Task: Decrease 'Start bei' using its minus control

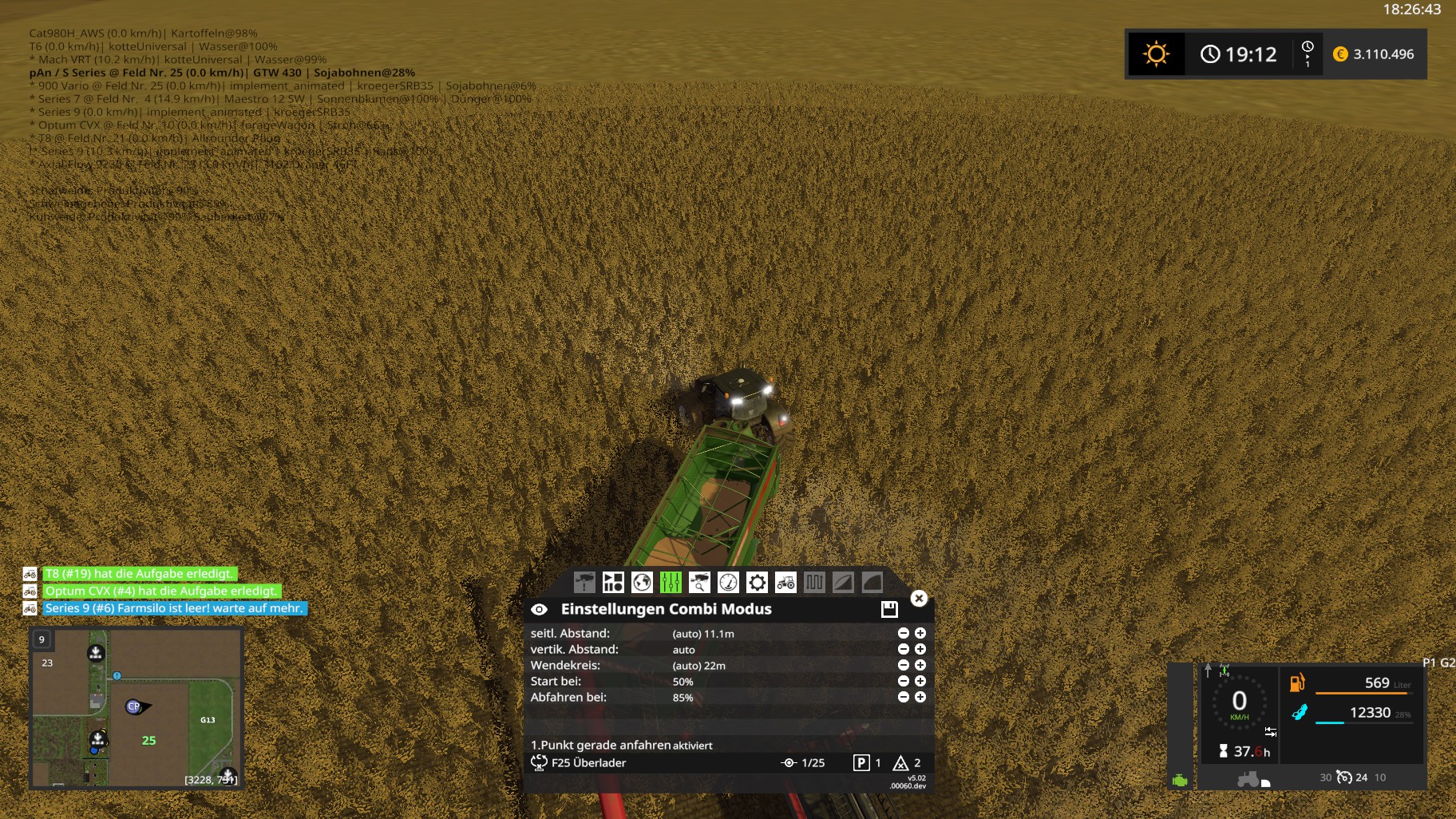Action: (903, 681)
